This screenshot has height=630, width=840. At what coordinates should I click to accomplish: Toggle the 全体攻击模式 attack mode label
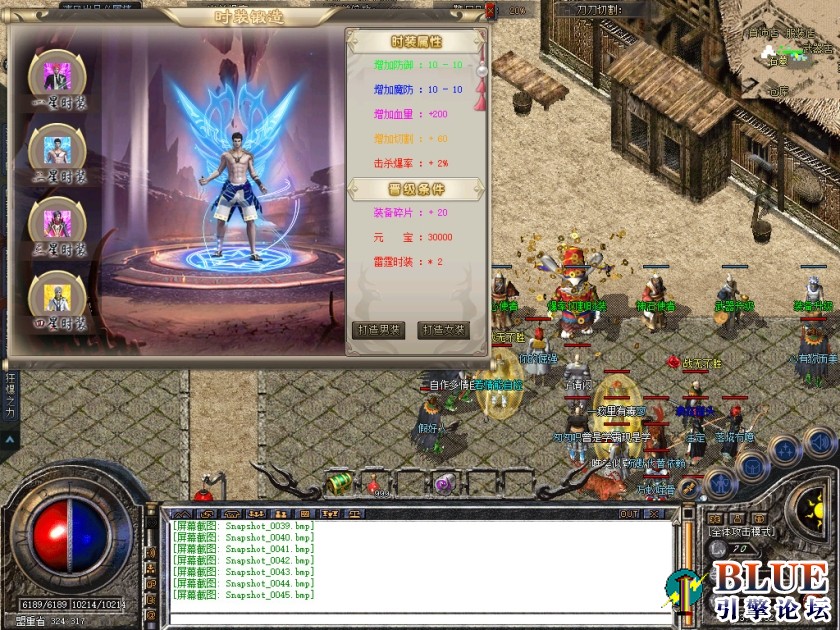pos(740,532)
